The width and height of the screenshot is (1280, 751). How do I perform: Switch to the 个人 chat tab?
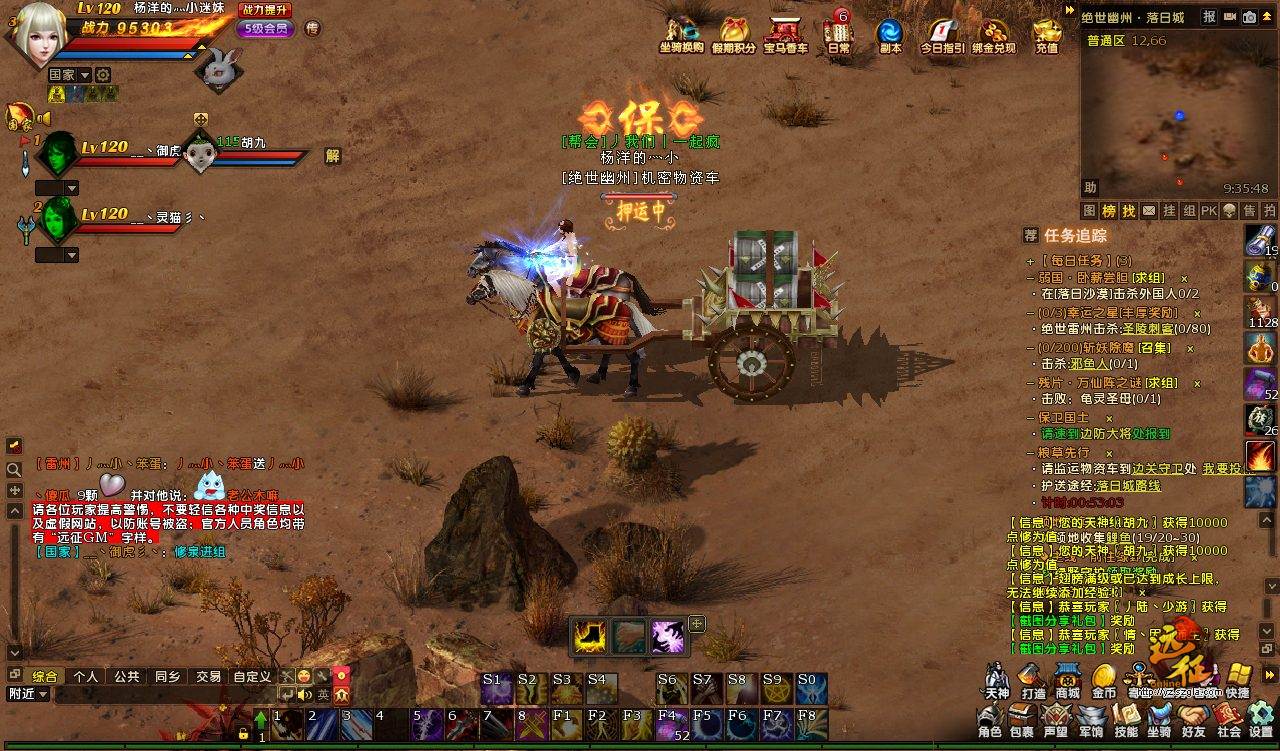click(85, 676)
